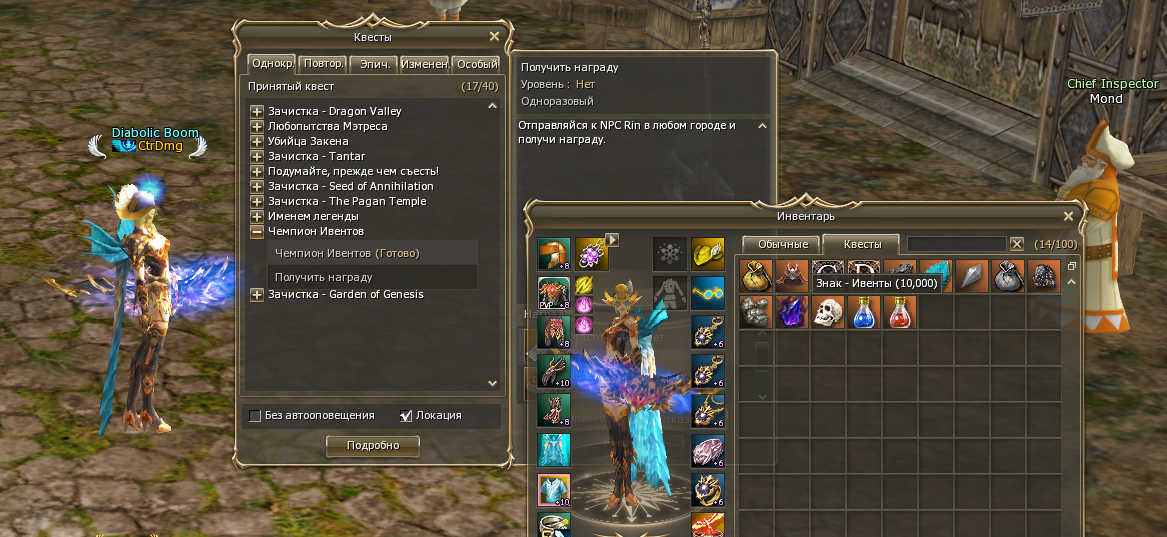Clear the inventory search with the X button
The height and width of the screenshot is (537, 1167).
coord(1017,244)
